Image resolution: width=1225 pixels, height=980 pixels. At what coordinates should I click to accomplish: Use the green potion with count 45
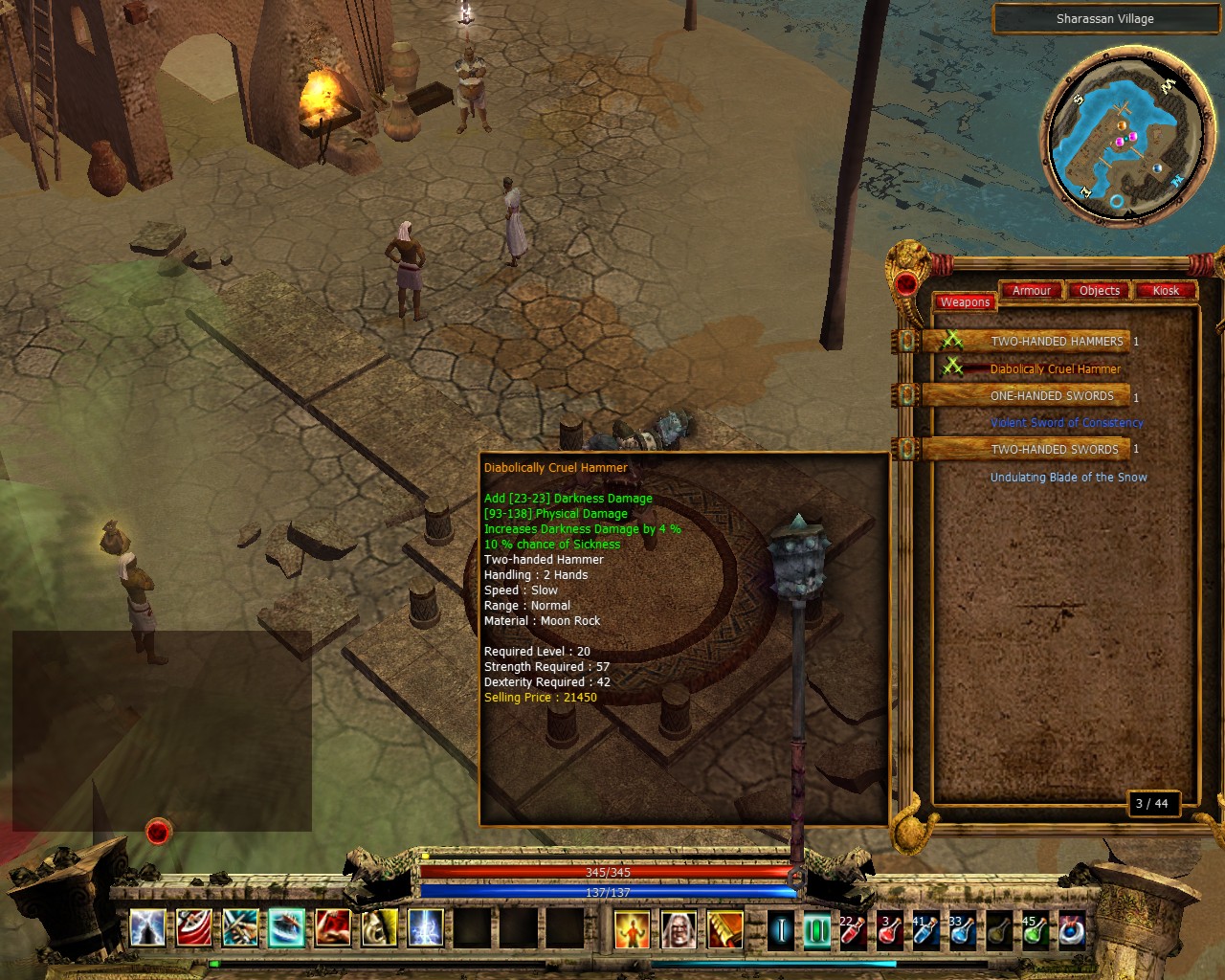click(1034, 929)
